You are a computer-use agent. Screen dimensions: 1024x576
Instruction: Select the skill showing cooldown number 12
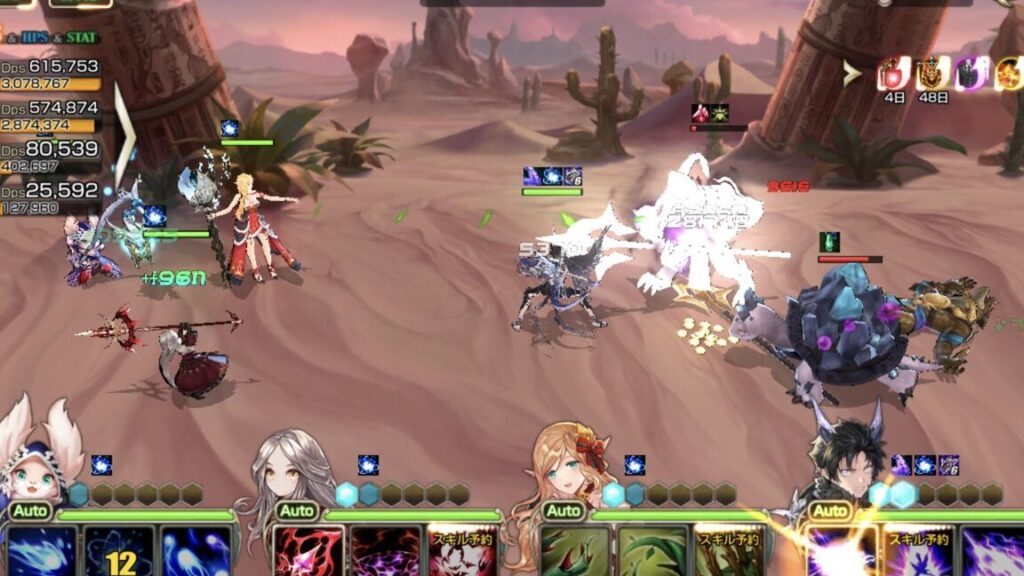point(120,551)
